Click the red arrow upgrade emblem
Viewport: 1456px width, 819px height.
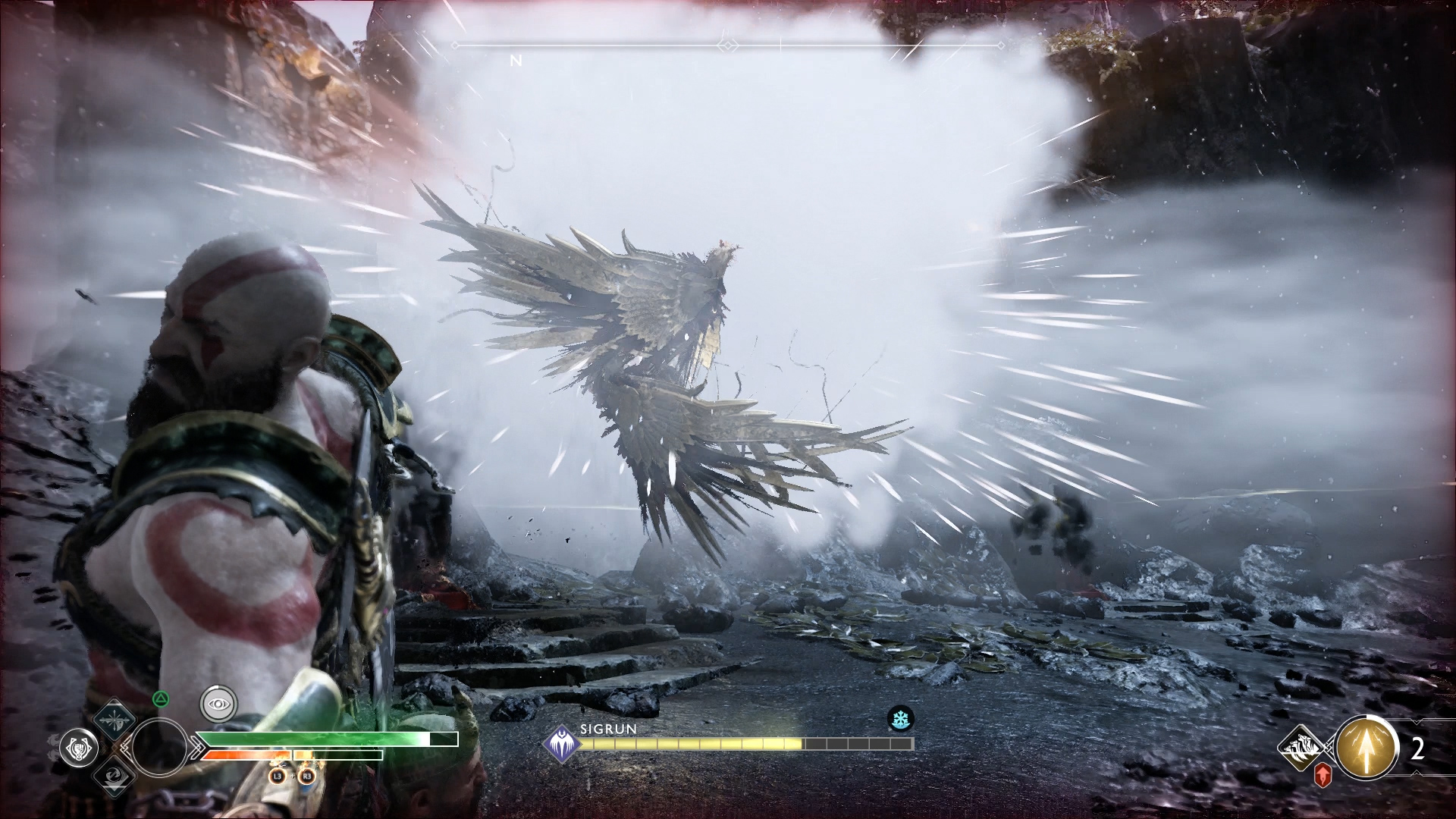pyautogui.click(x=1323, y=773)
